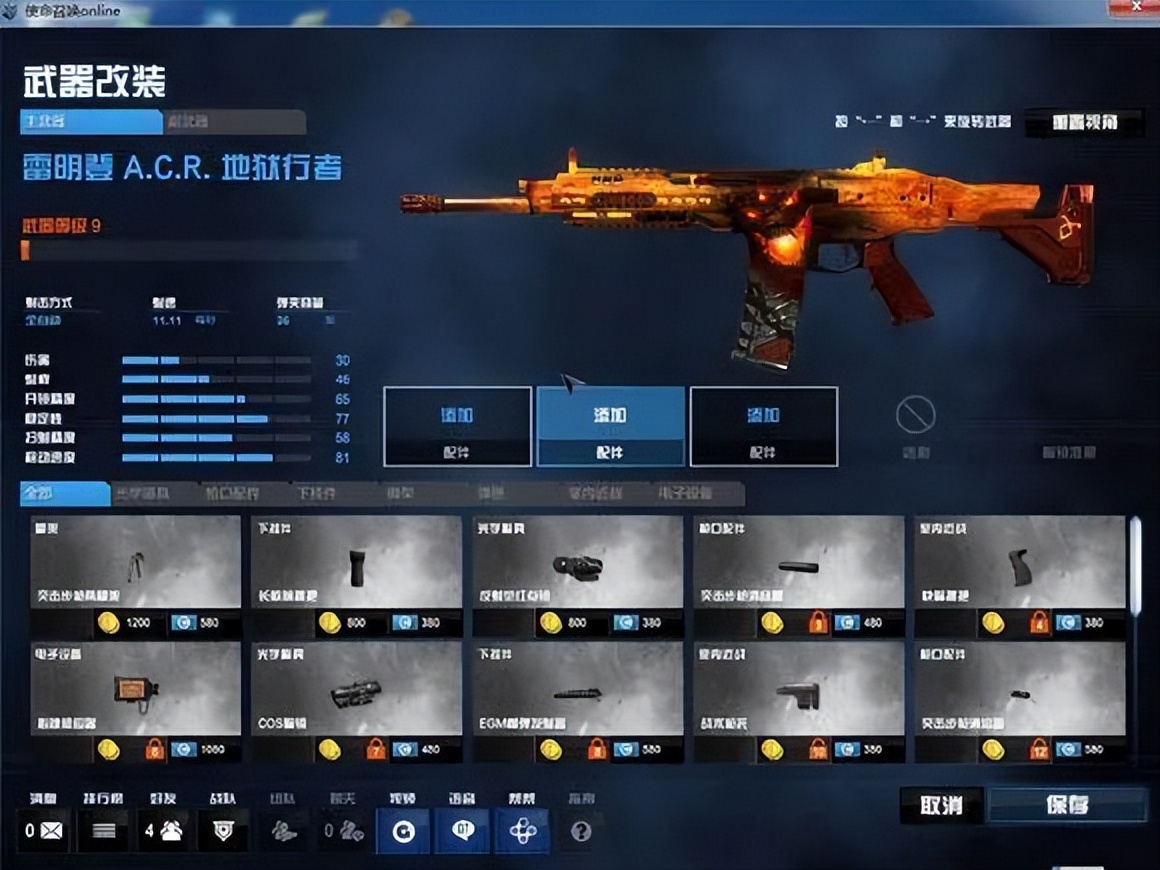Switch to the secondary weapon tab
This screenshot has height=870, width=1160.
click(x=235, y=122)
